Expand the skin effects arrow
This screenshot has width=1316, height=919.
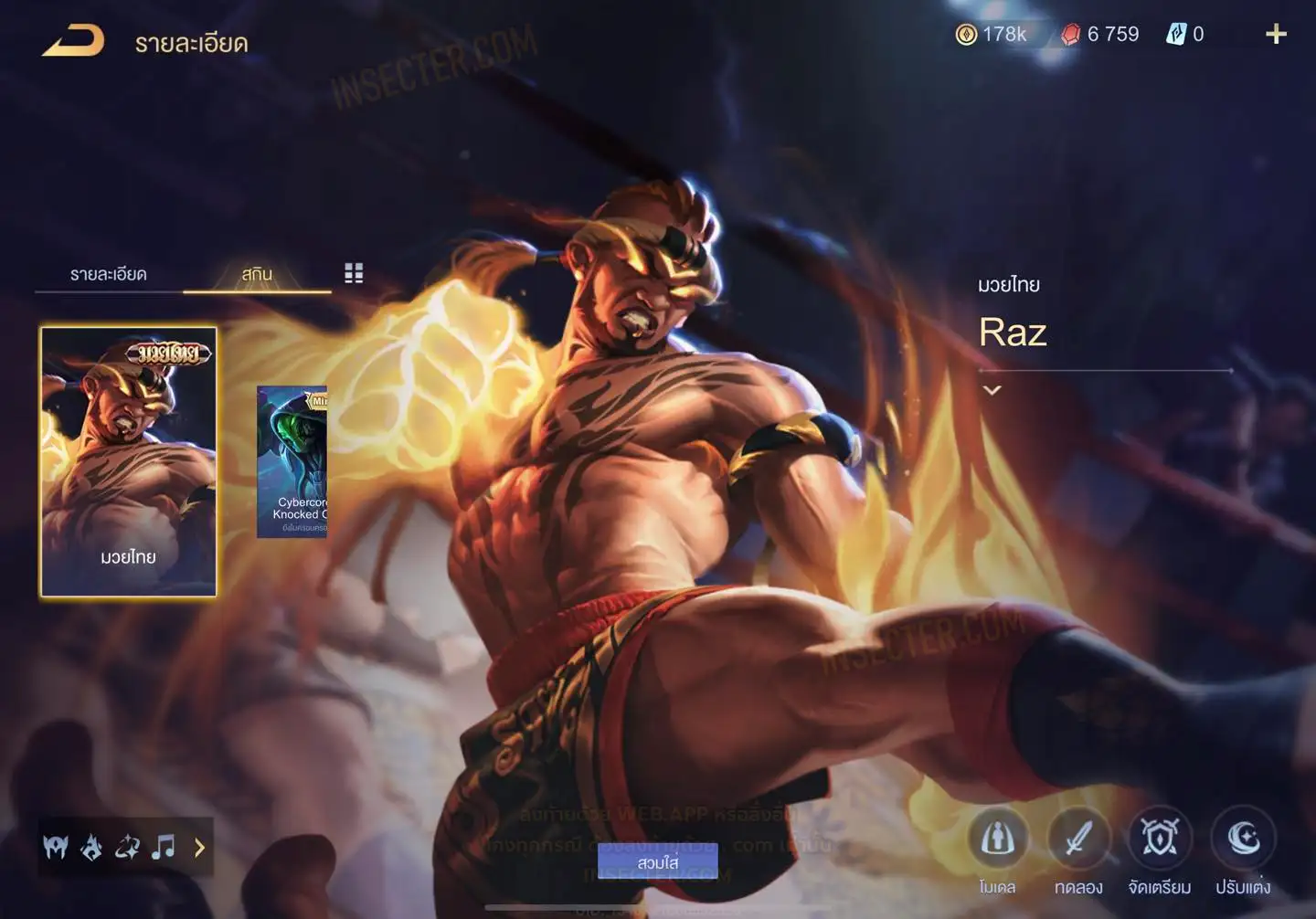(199, 848)
